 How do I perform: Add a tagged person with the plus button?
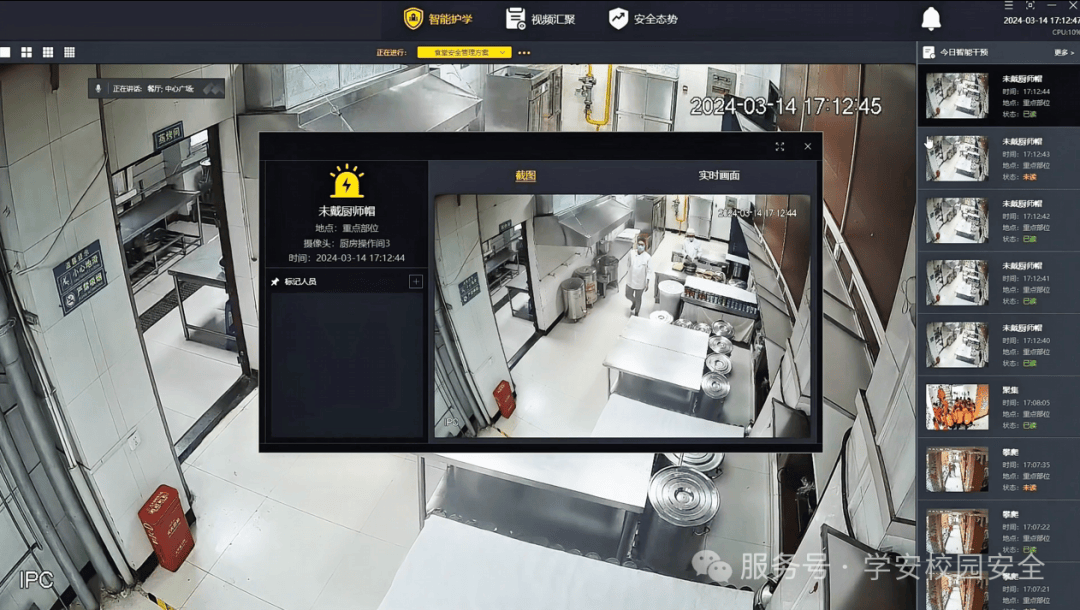[x=416, y=282]
